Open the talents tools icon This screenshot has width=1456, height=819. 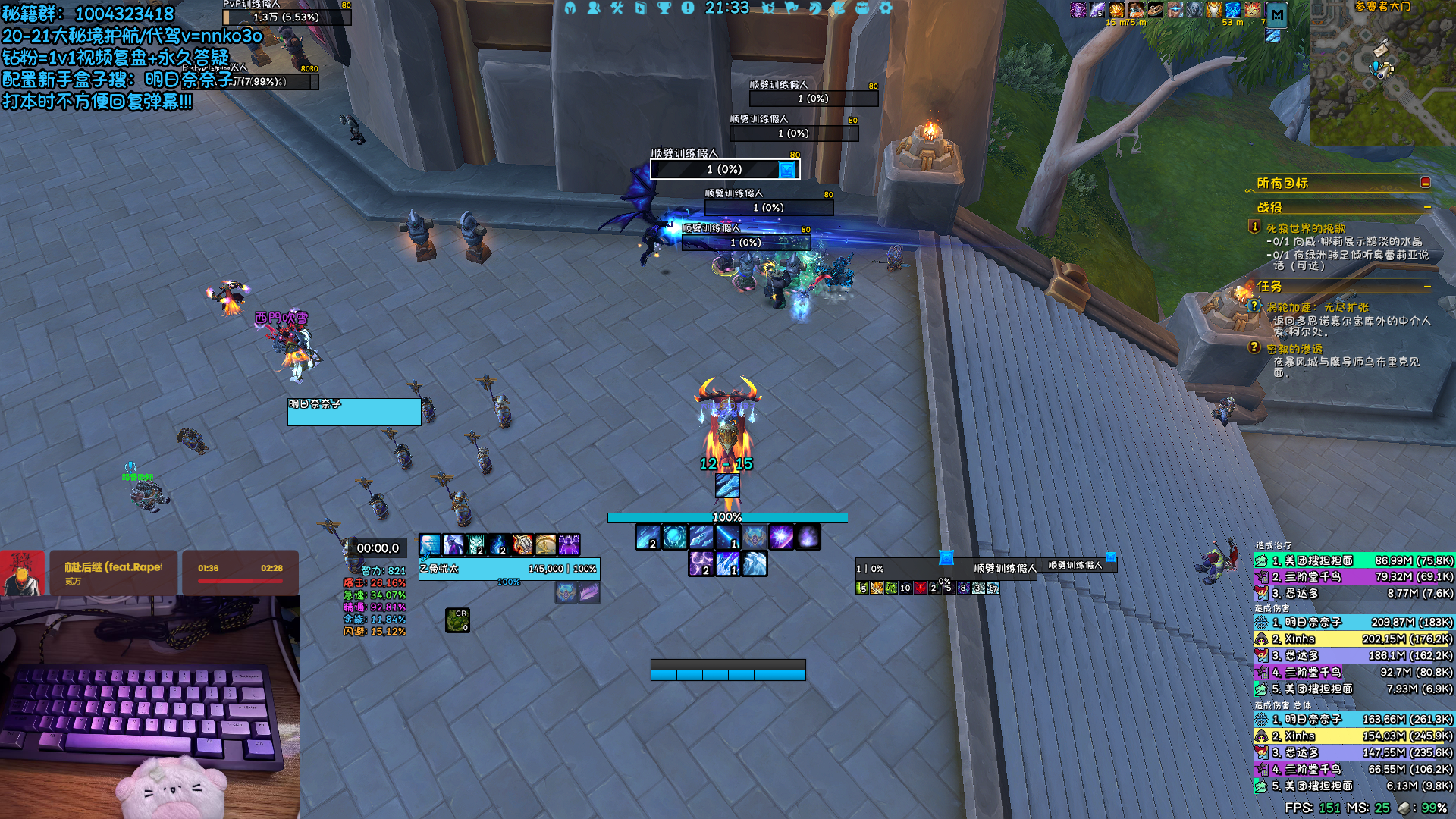click(617, 8)
